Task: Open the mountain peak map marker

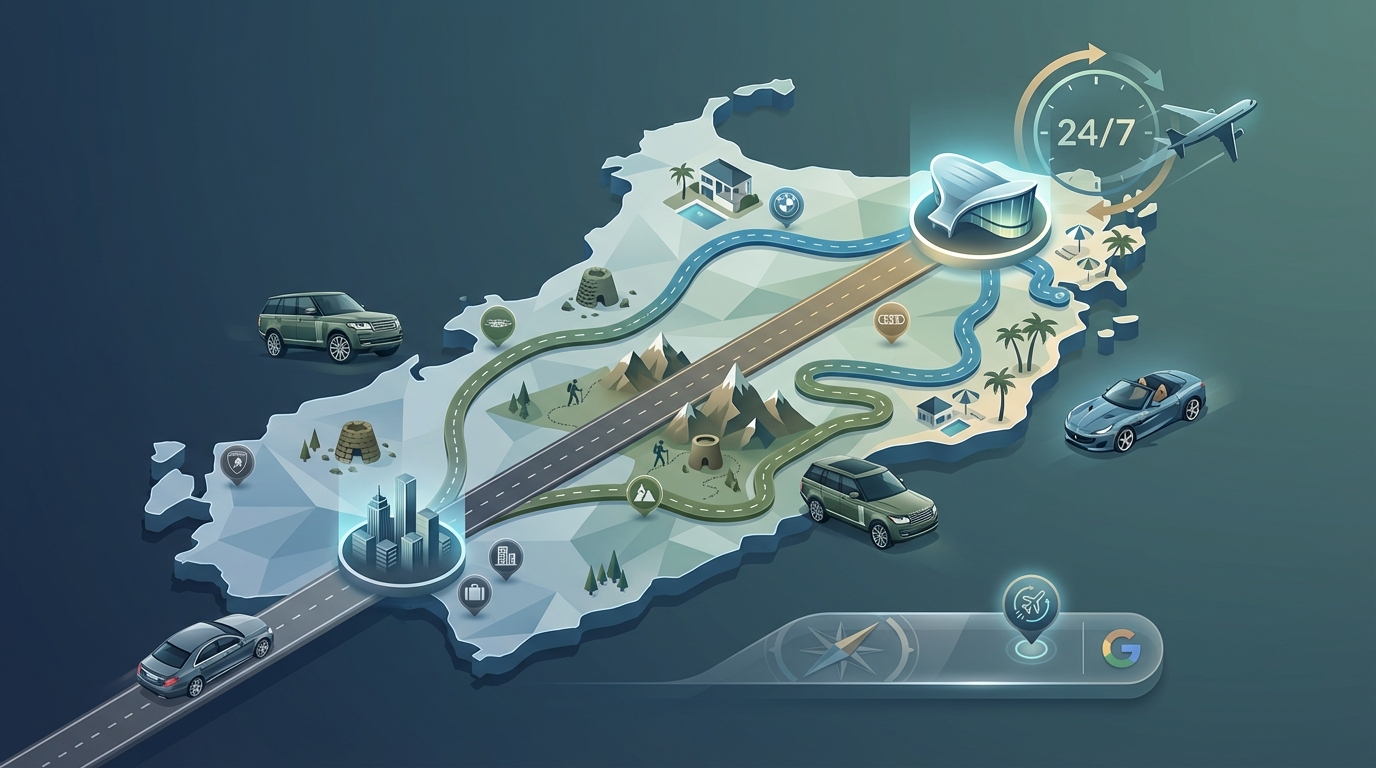Action: pyautogui.click(x=643, y=492)
